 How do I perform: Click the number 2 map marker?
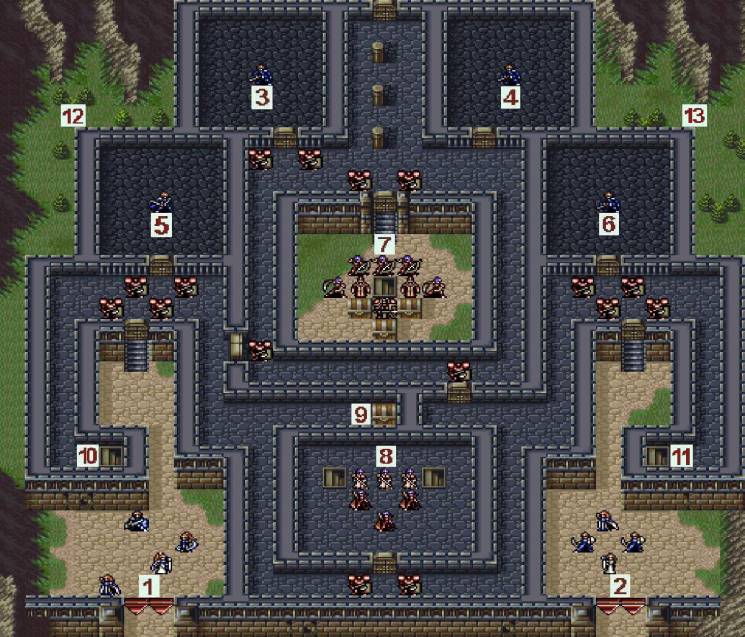click(x=620, y=586)
